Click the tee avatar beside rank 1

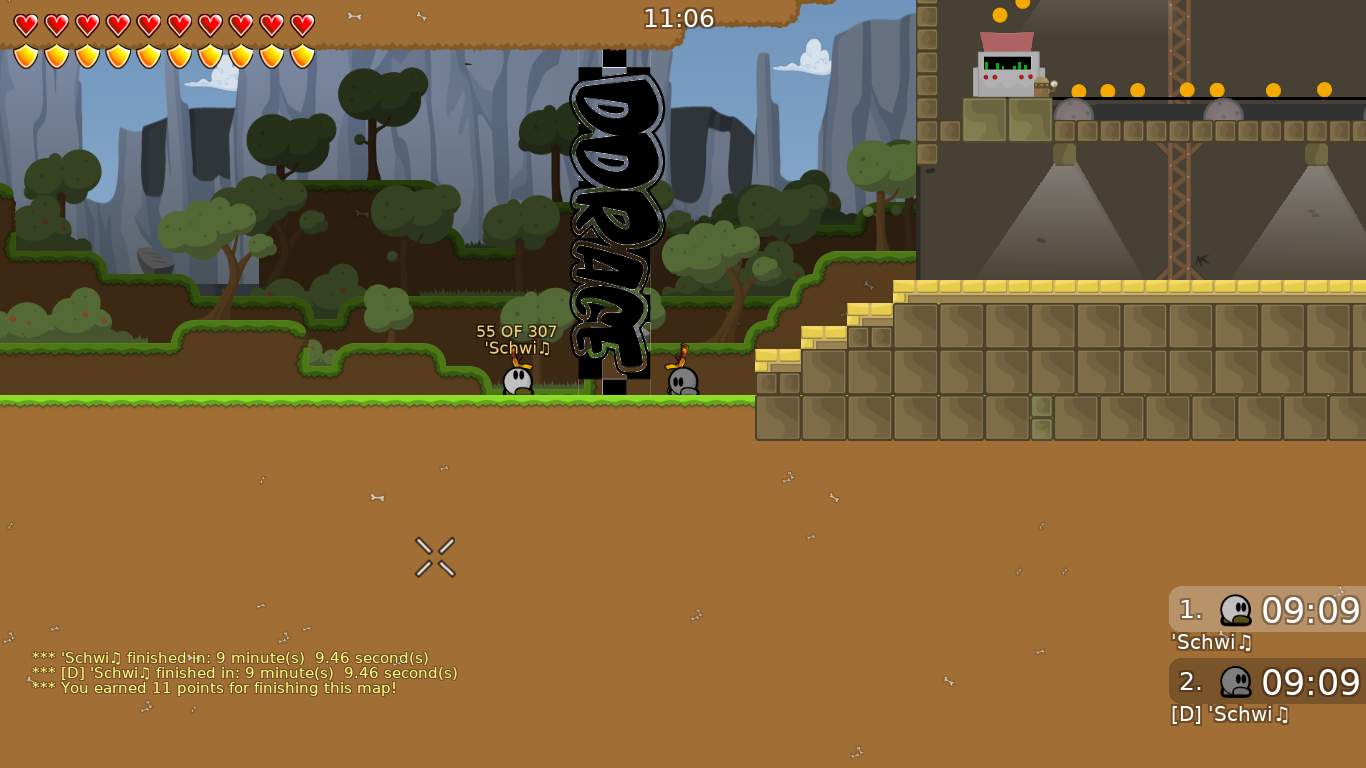pos(1237,609)
